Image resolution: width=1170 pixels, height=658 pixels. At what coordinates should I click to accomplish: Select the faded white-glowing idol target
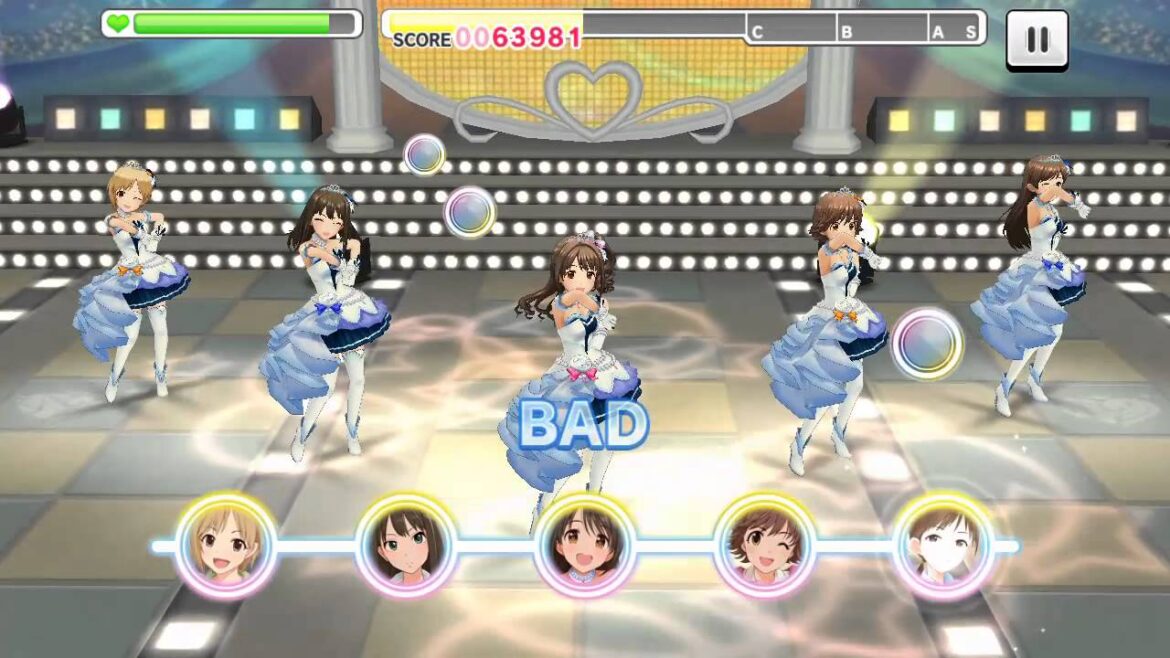pyautogui.click(x=943, y=546)
